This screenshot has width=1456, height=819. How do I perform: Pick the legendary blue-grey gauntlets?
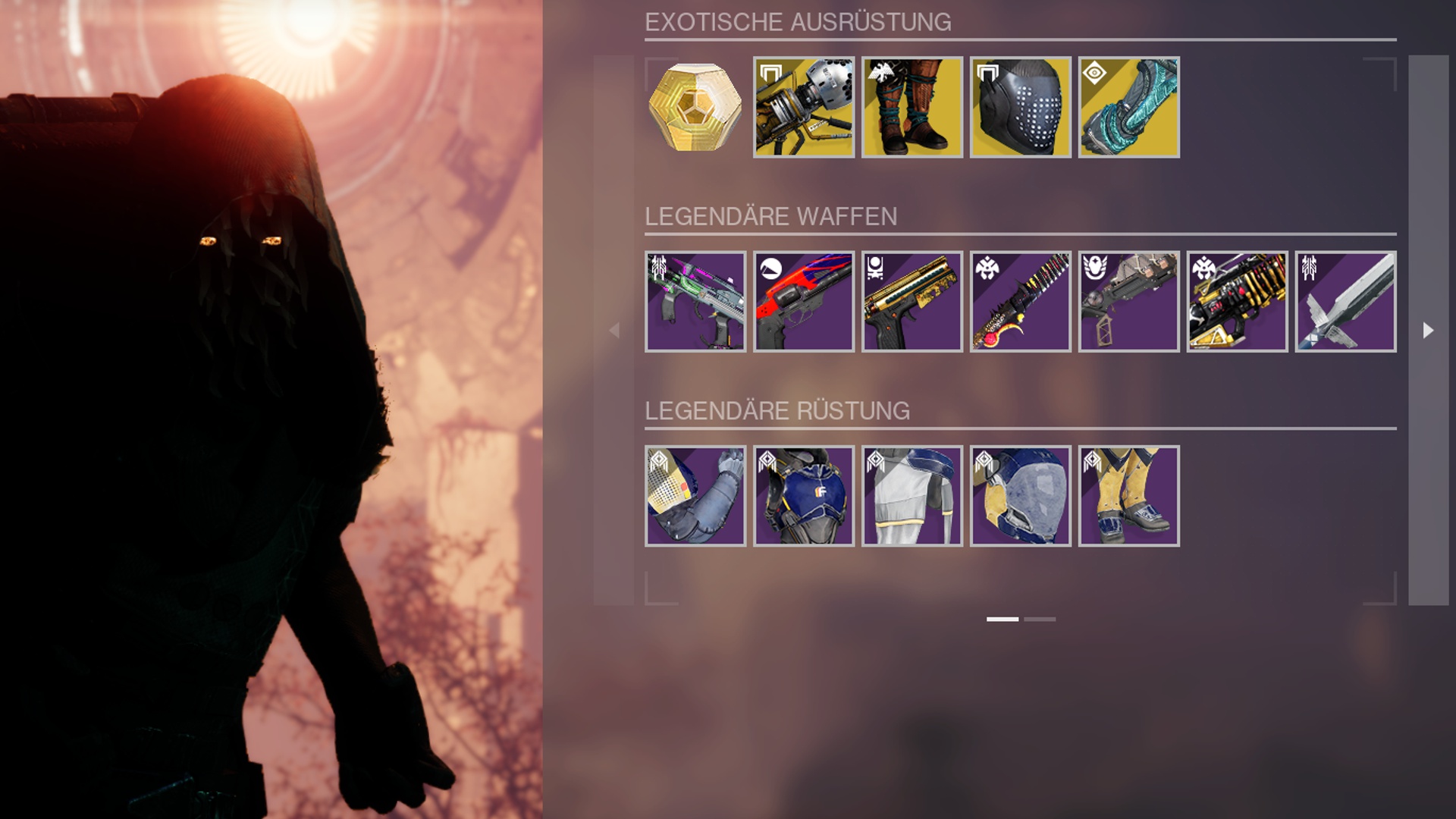click(695, 495)
